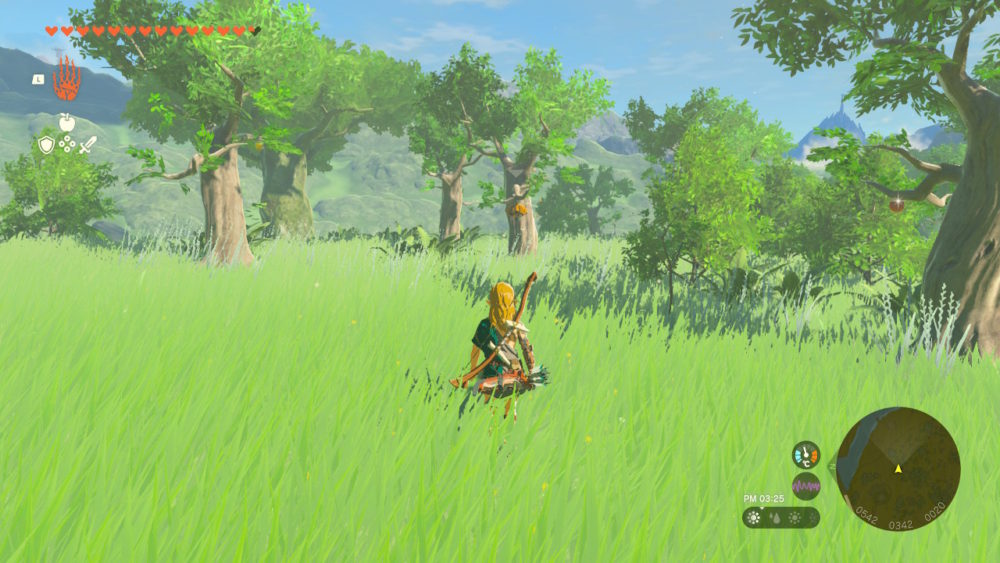
Task: Activate the orange hand ability icon
Action: (66, 79)
